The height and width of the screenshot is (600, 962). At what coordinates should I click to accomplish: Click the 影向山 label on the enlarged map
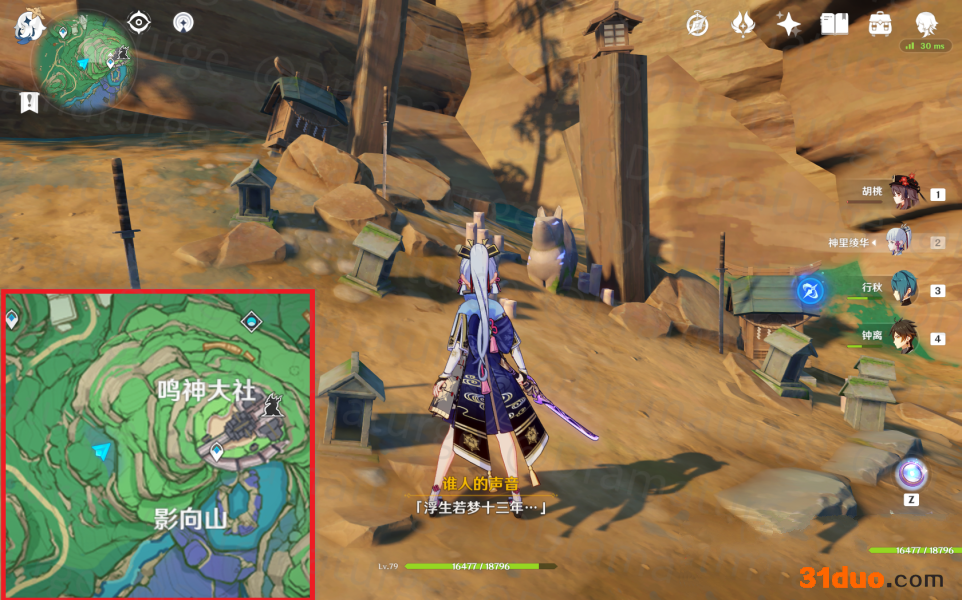pos(192,518)
